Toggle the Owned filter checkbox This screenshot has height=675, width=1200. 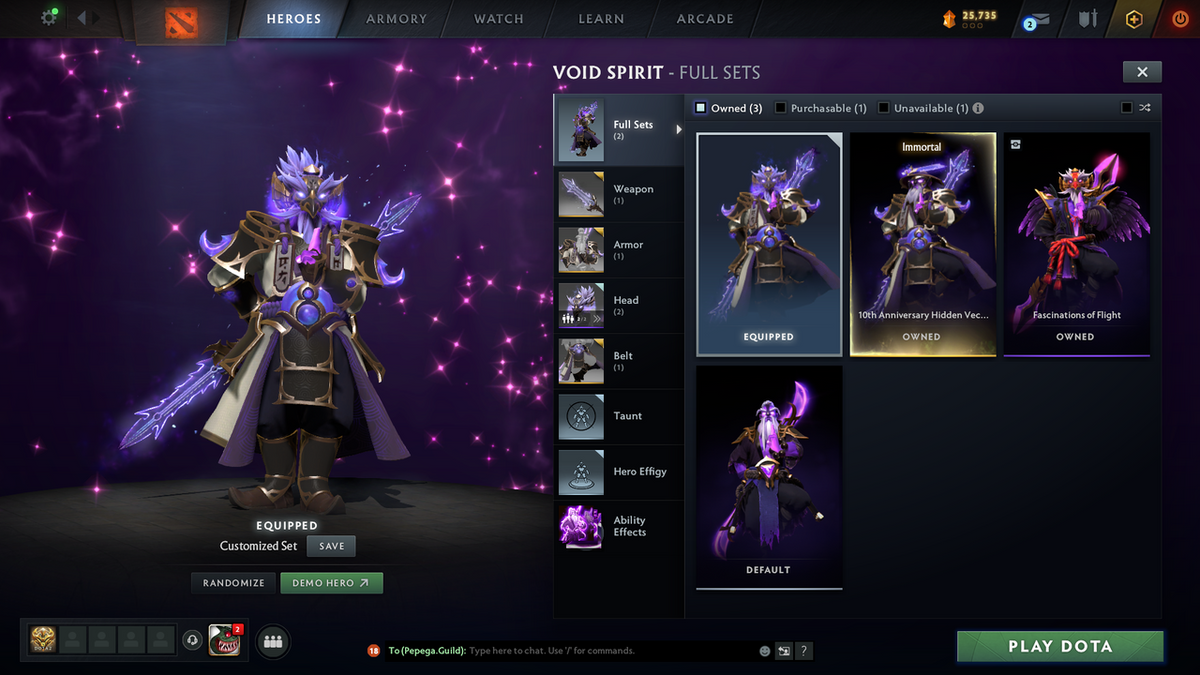pos(701,108)
